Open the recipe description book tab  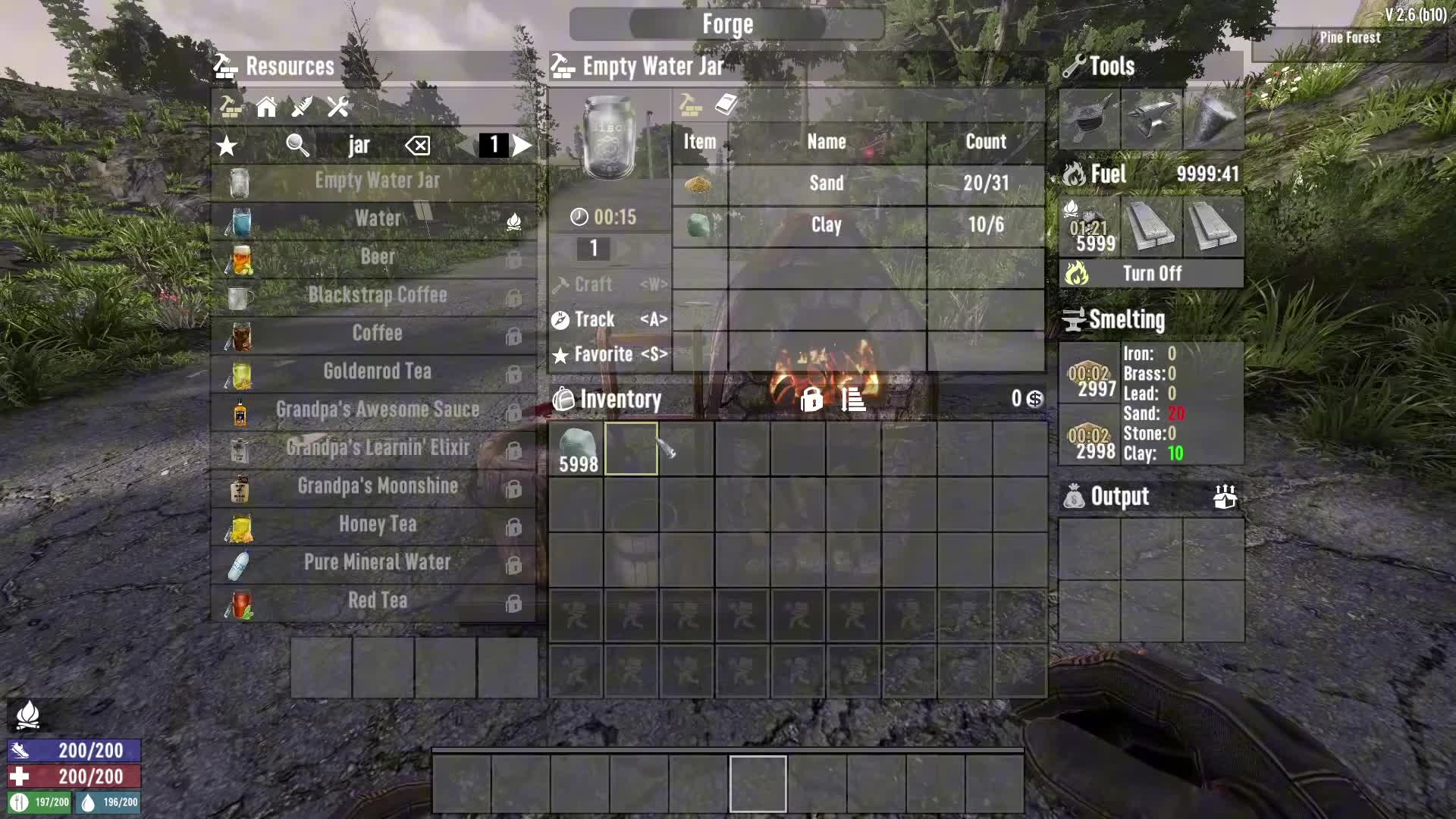725,105
